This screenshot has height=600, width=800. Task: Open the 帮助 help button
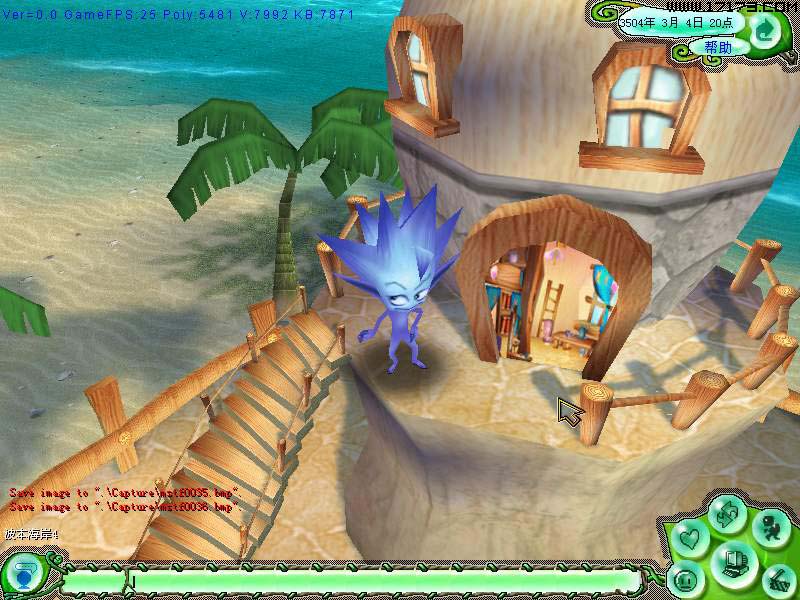coord(717,47)
